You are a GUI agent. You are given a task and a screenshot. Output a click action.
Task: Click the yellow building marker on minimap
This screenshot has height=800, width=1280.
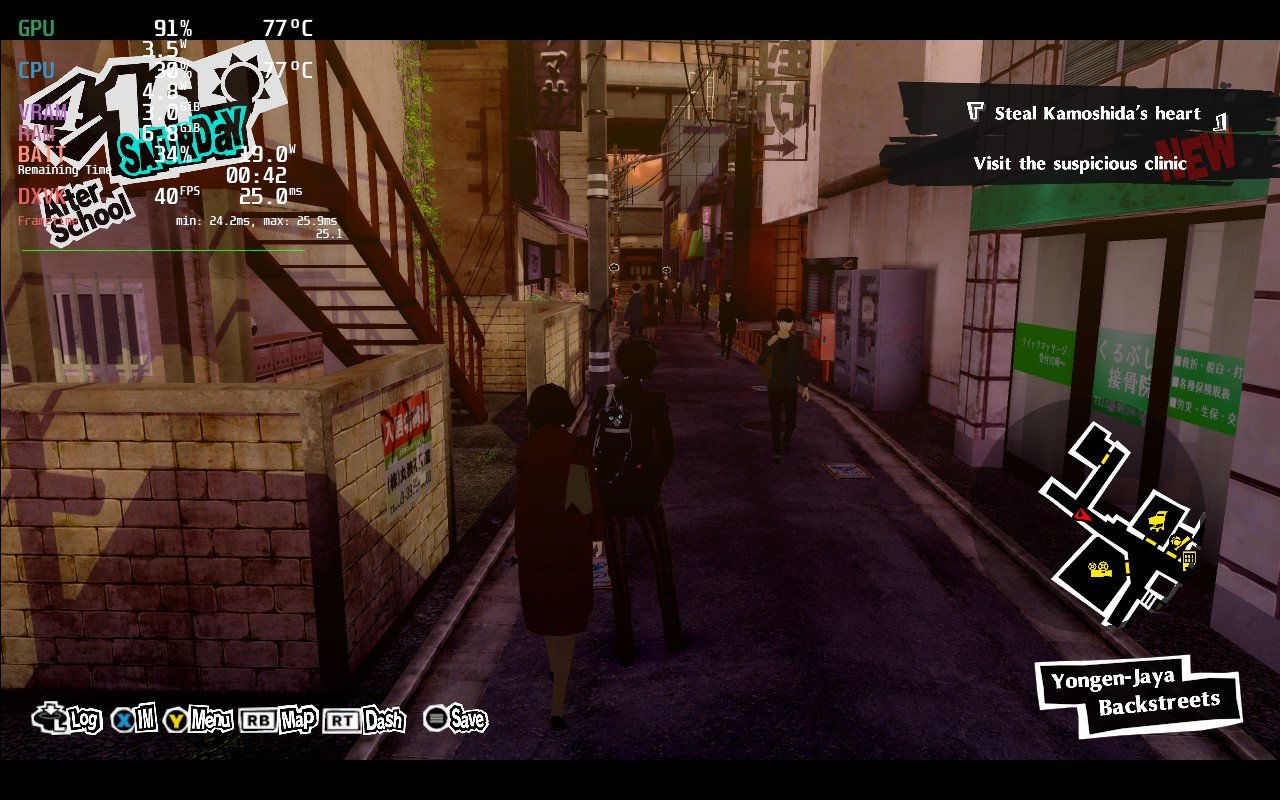coord(1189,558)
